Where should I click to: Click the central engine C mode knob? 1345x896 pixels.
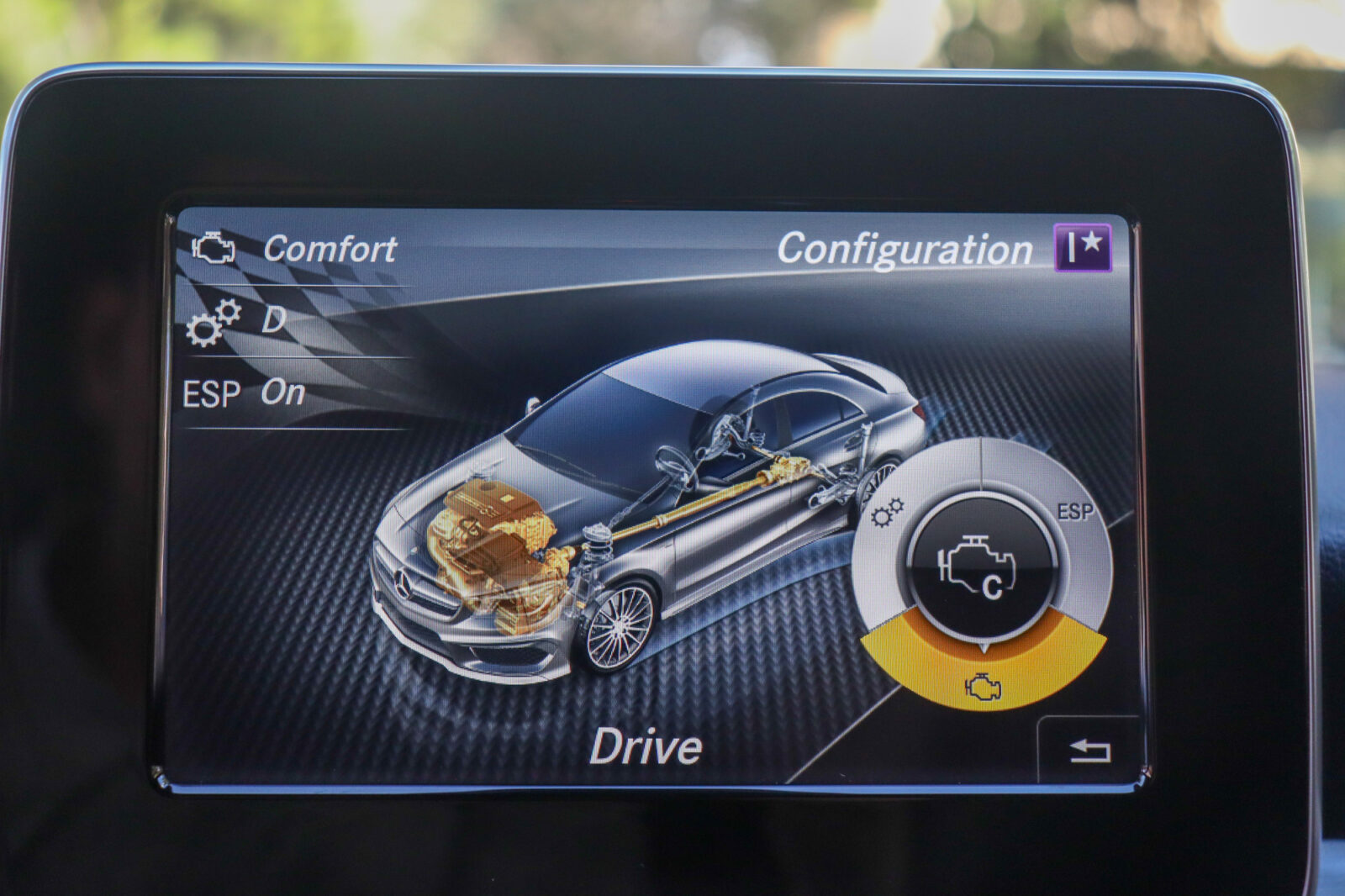(981, 567)
